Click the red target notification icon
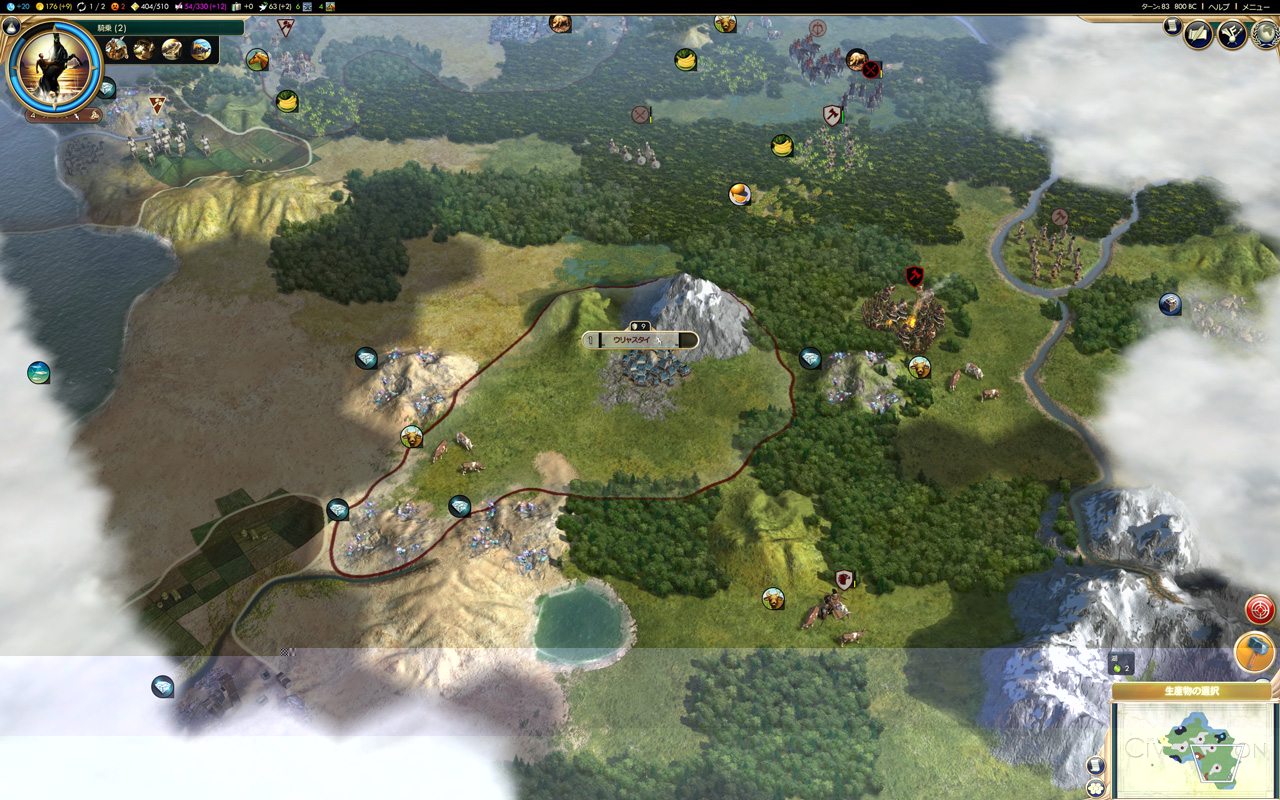Viewport: 1280px width, 800px height. pos(1260,608)
